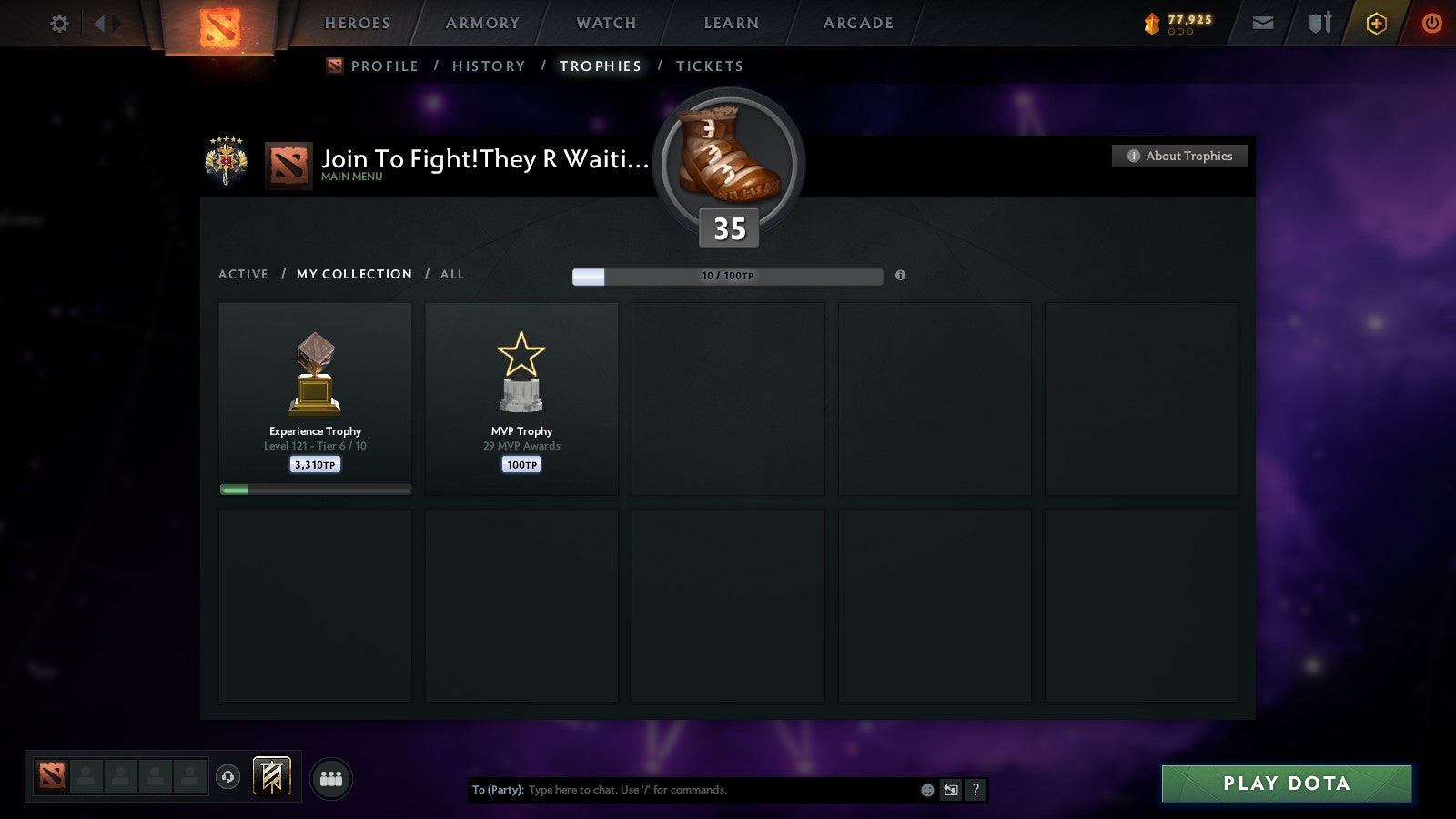Open the TICKETS section
1456x819 pixels.
click(709, 66)
